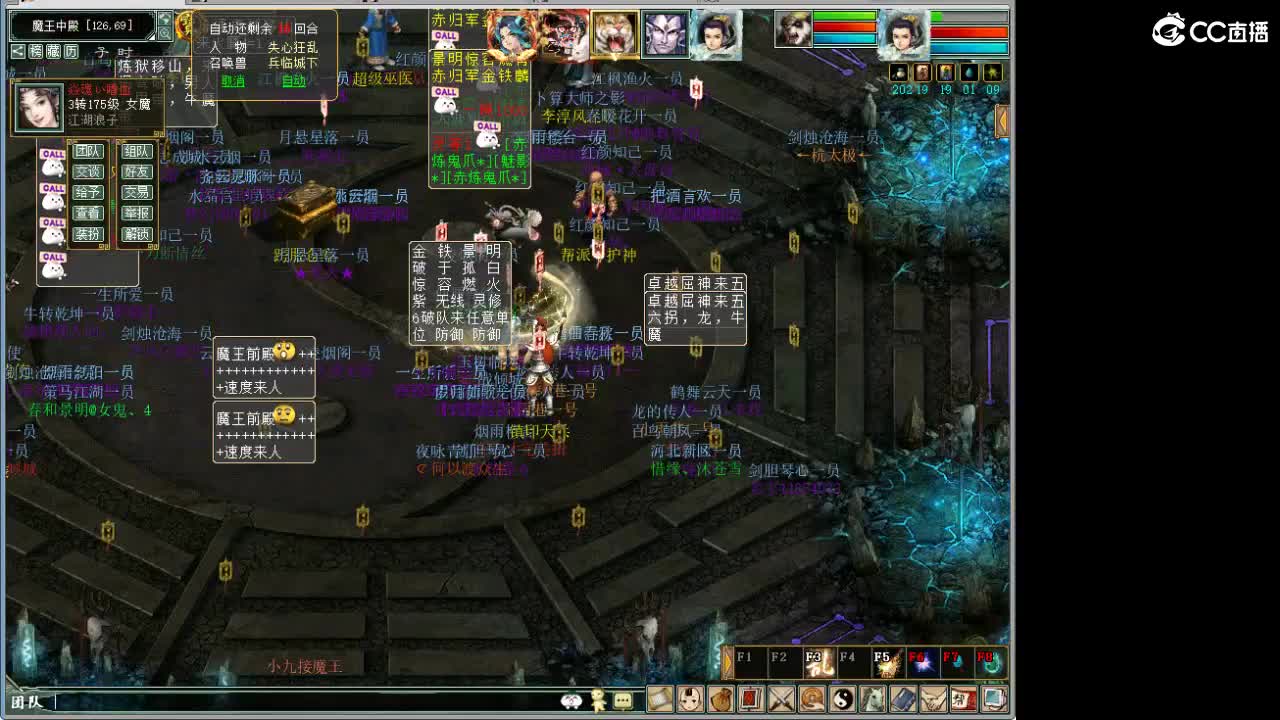The height and width of the screenshot is (720, 1280).
Task: Click the green HP bar of the top avatar
Action: coord(845,13)
